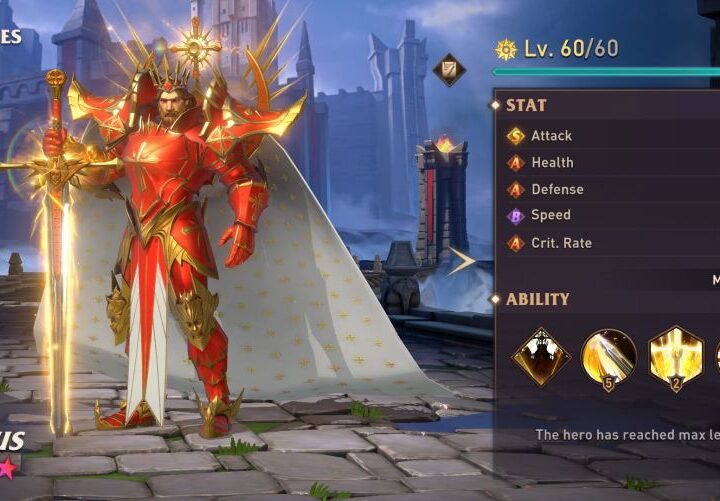View the round sword slash ability
The height and width of the screenshot is (501, 720).
609,357
